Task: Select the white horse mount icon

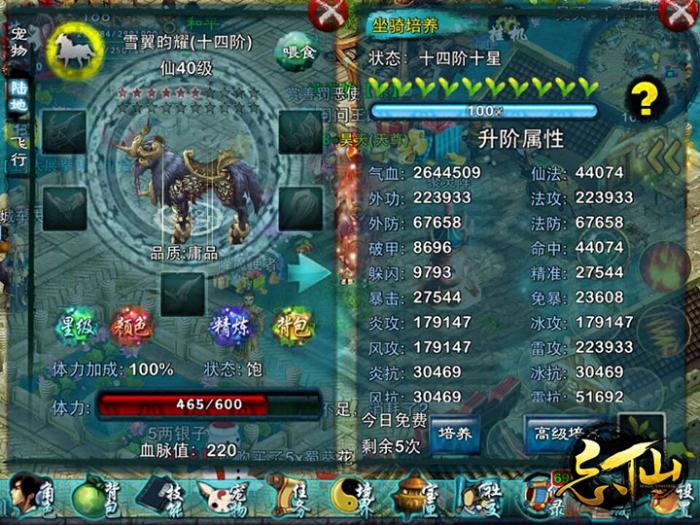Action: click(71, 50)
